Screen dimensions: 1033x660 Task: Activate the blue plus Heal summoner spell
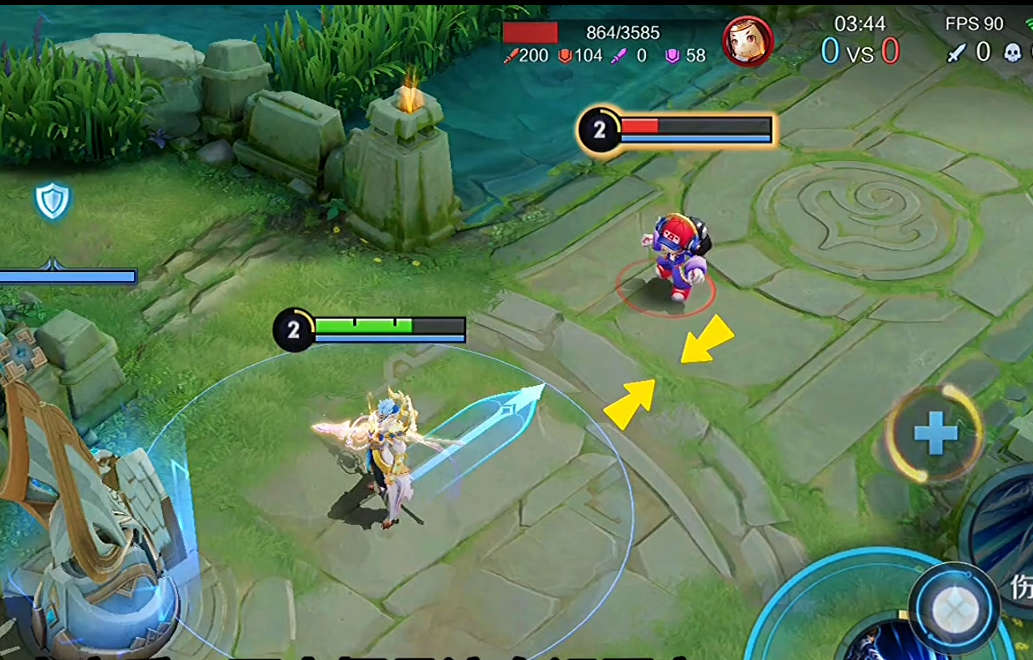coord(935,434)
